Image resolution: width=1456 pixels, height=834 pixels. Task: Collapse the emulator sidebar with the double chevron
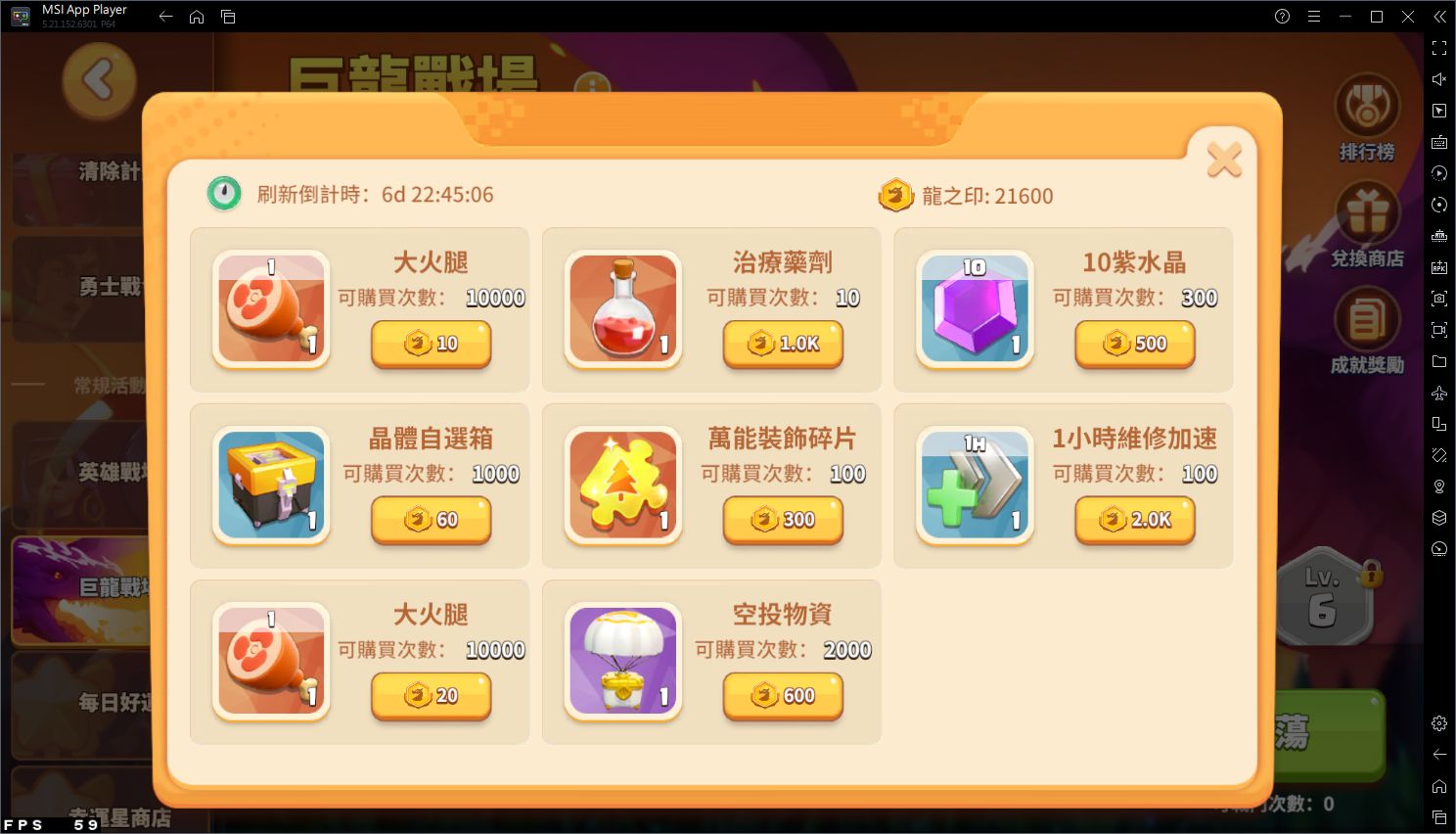(x=1439, y=17)
